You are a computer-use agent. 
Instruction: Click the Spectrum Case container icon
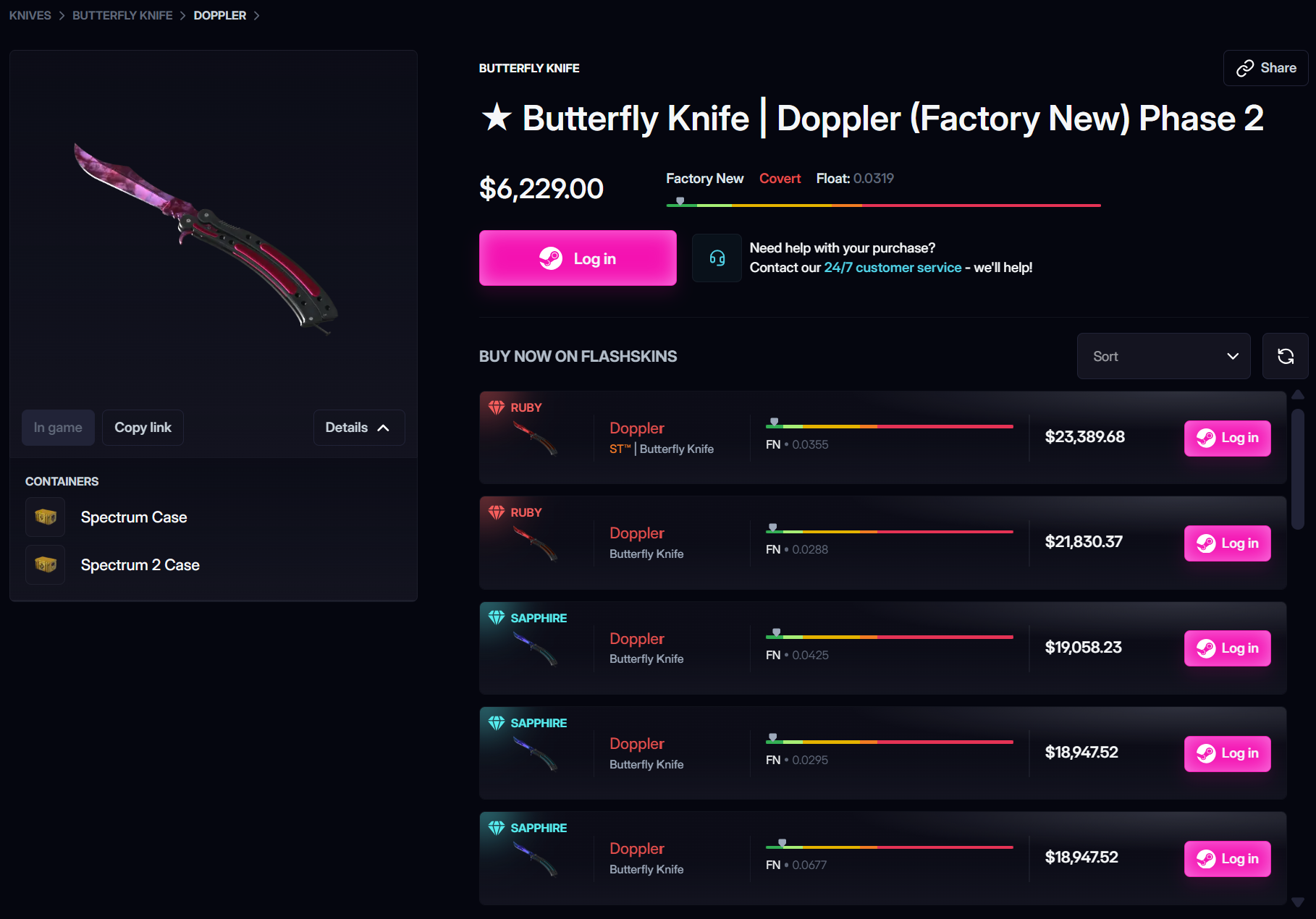(x=45, y=517)
